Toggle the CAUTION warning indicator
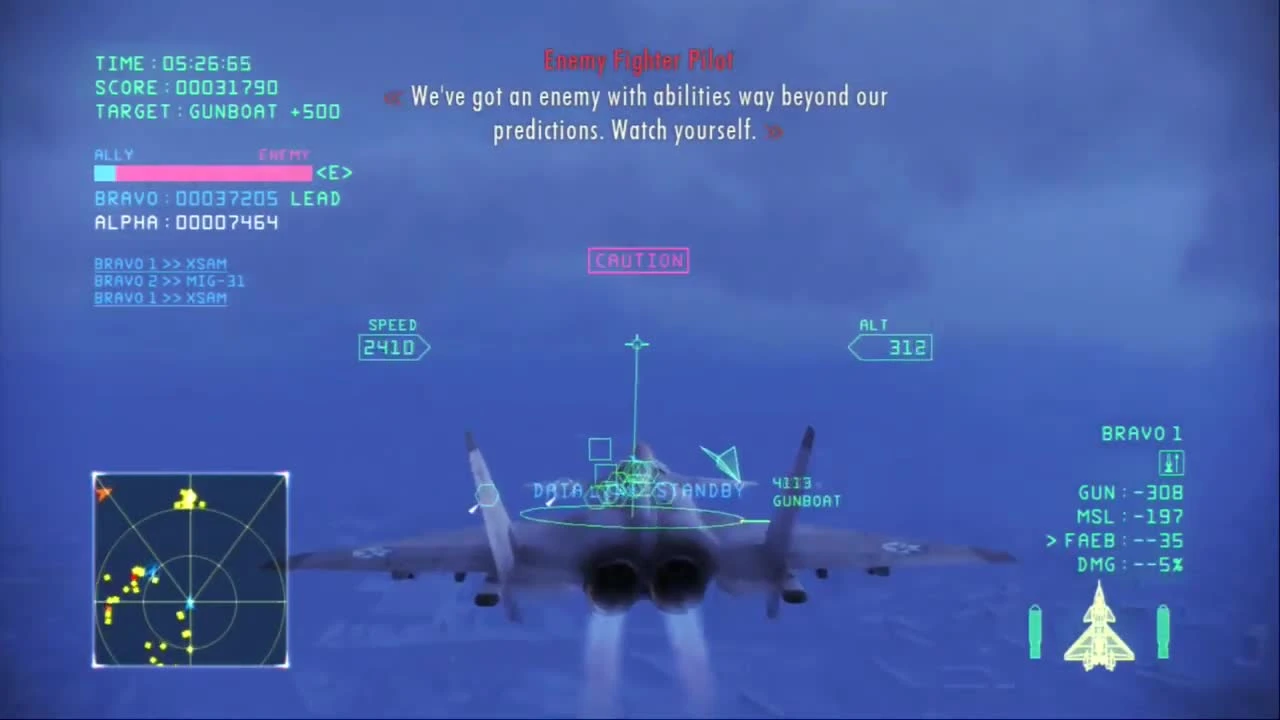This screenshot has width=1280, height=720. 638,260
